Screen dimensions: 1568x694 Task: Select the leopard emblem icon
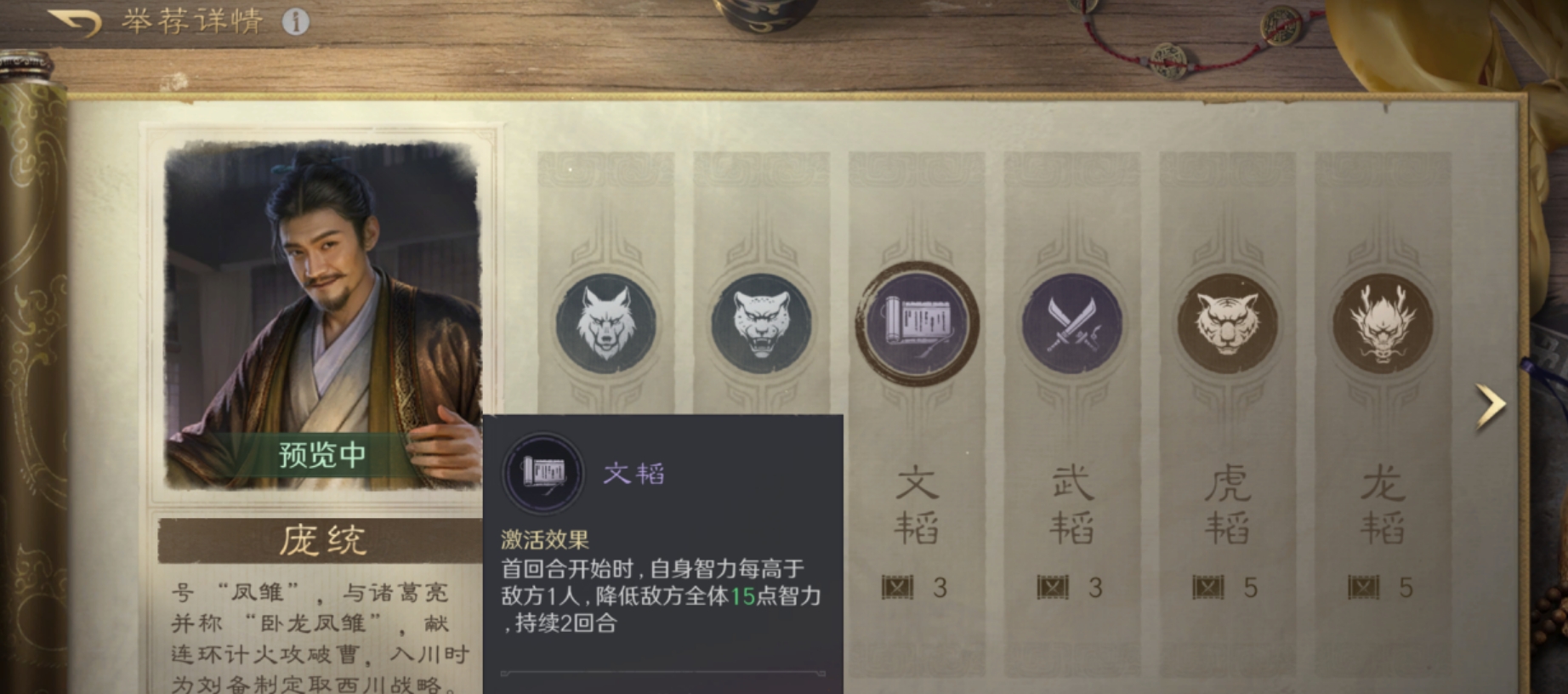(764, 323)
